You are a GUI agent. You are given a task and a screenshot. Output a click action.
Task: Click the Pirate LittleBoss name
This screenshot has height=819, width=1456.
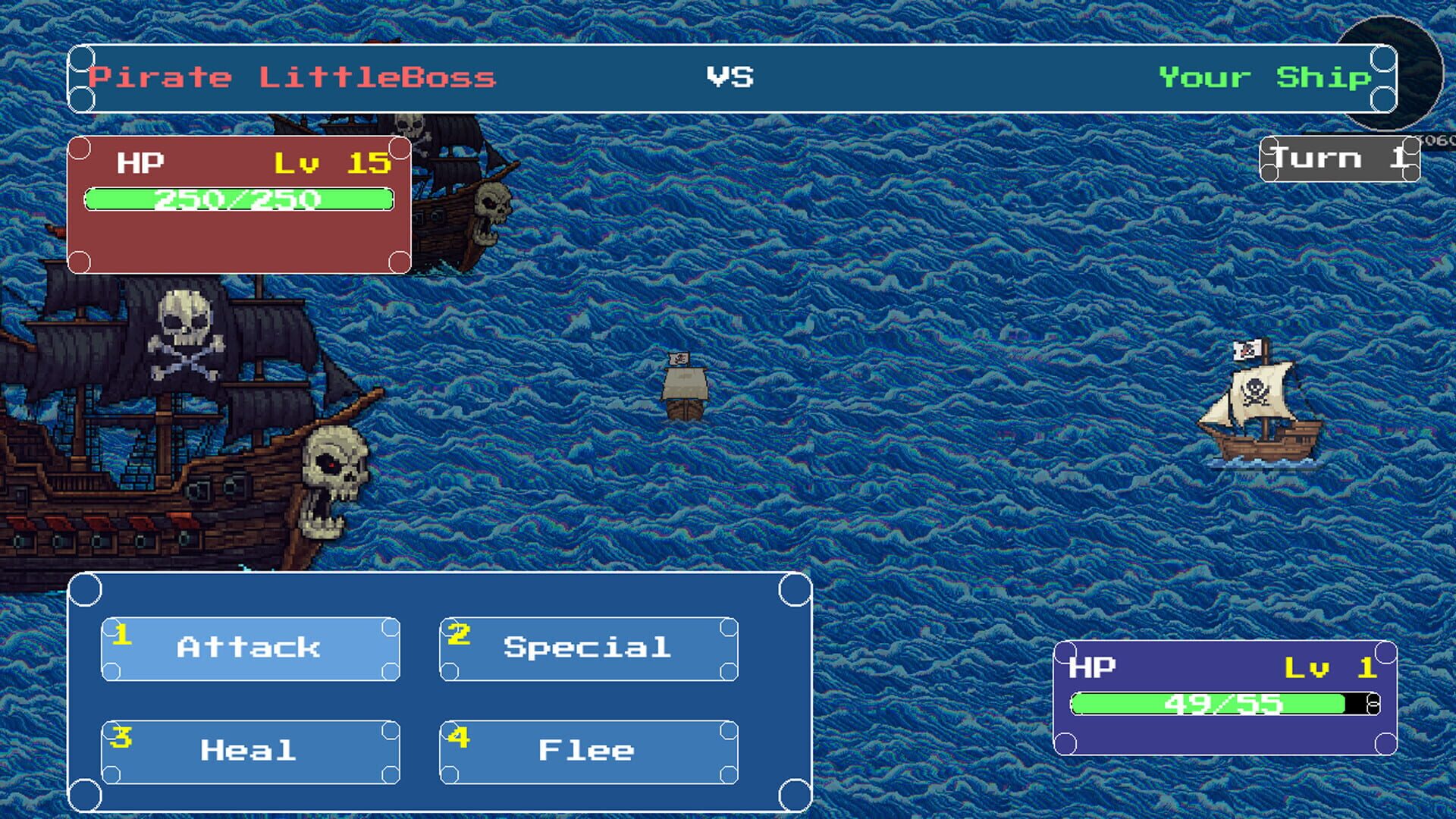click(x=290, y=76)
